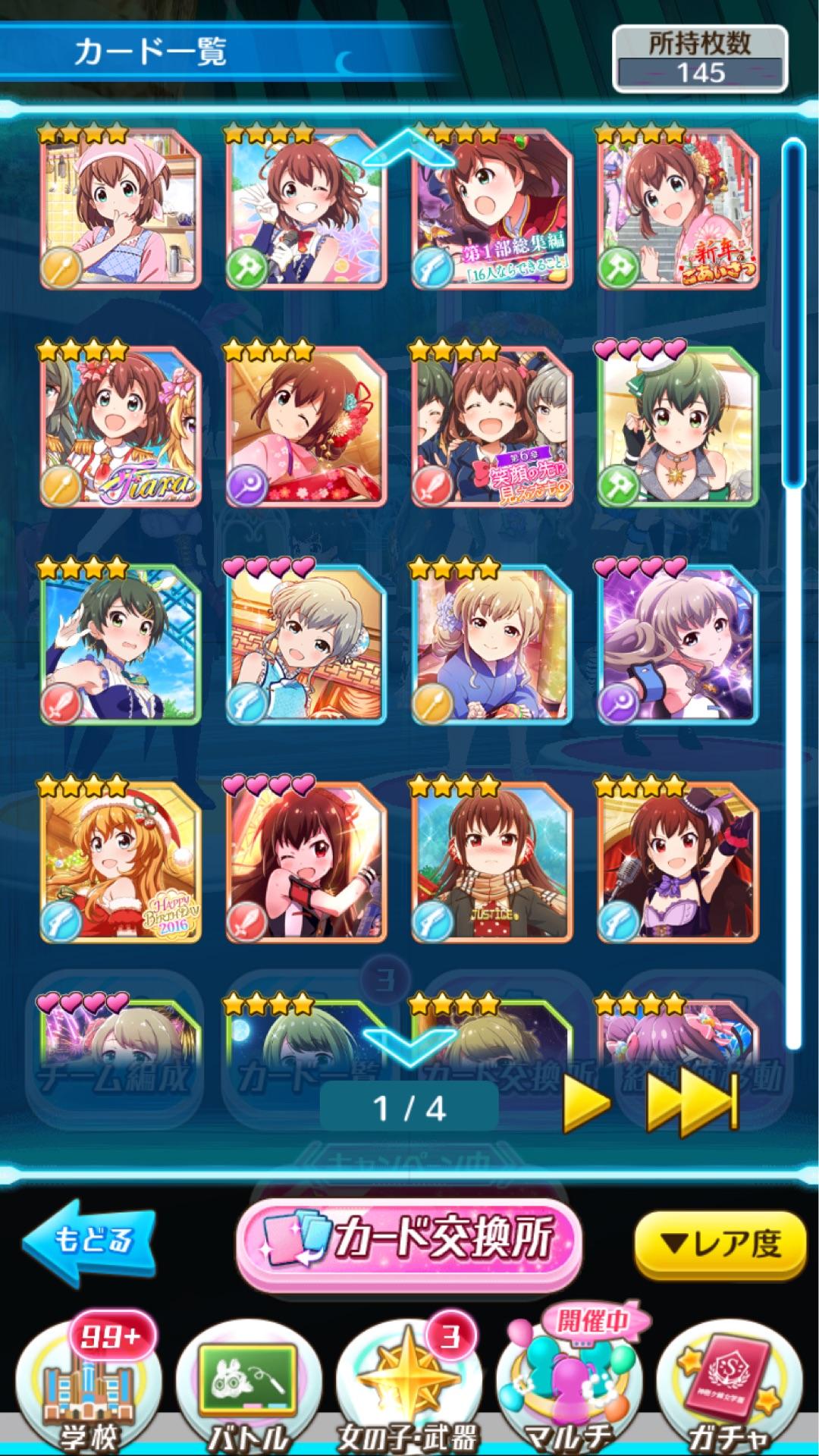Select the green-haired sailor cap card

coord(677,426)
